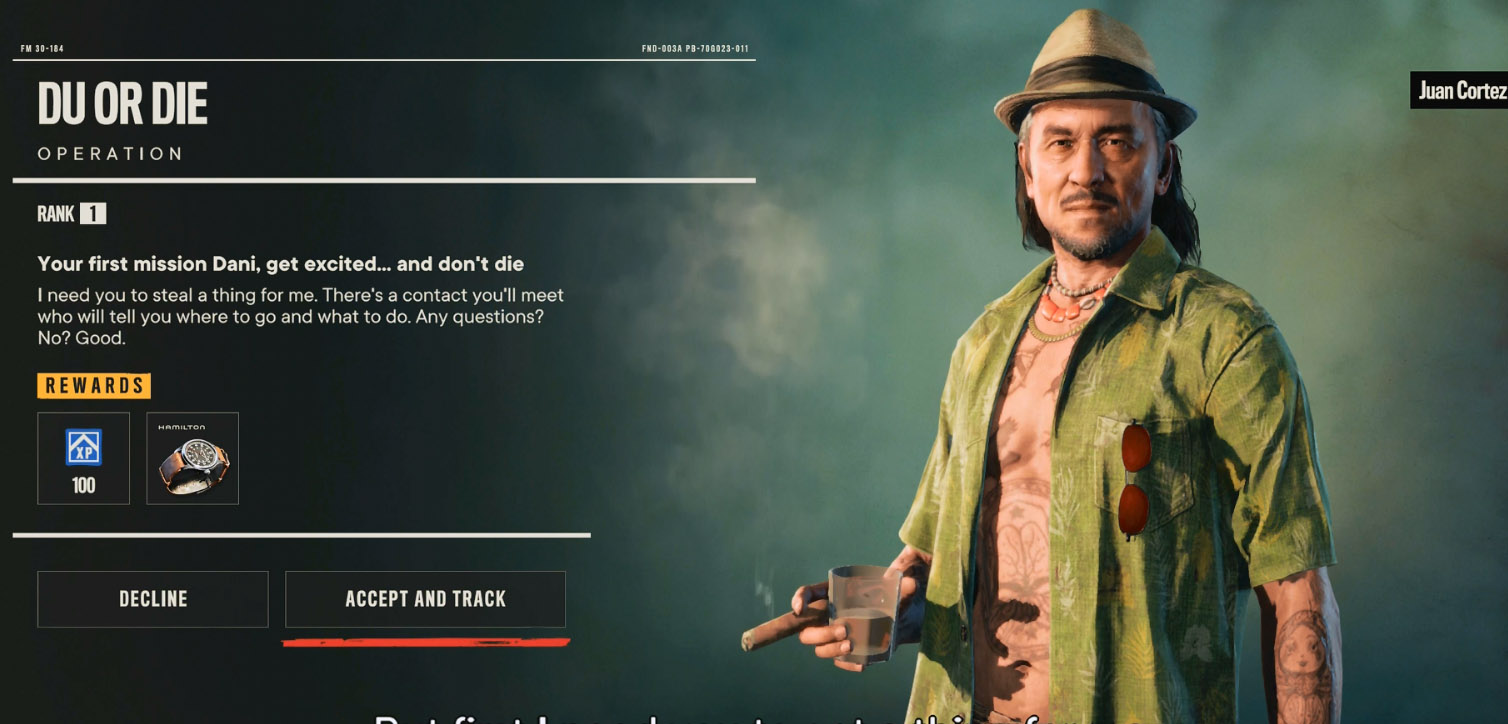Open the blue XP emblem
Image resolution: width=1508 pixels, height=724 pixels.
[x=84, y=447]
